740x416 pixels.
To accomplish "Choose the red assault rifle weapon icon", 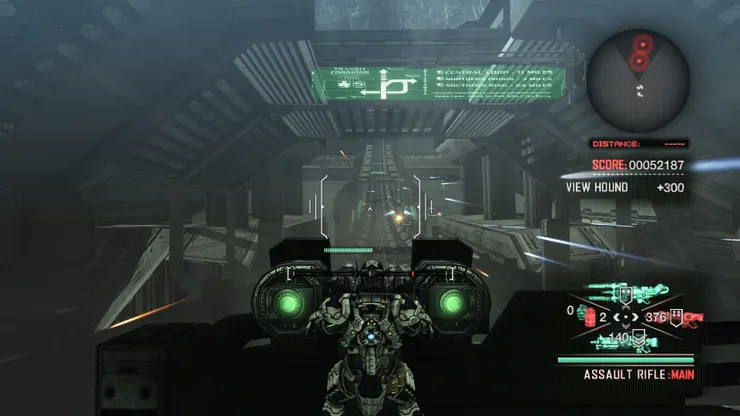I will [x=690, y=318].
